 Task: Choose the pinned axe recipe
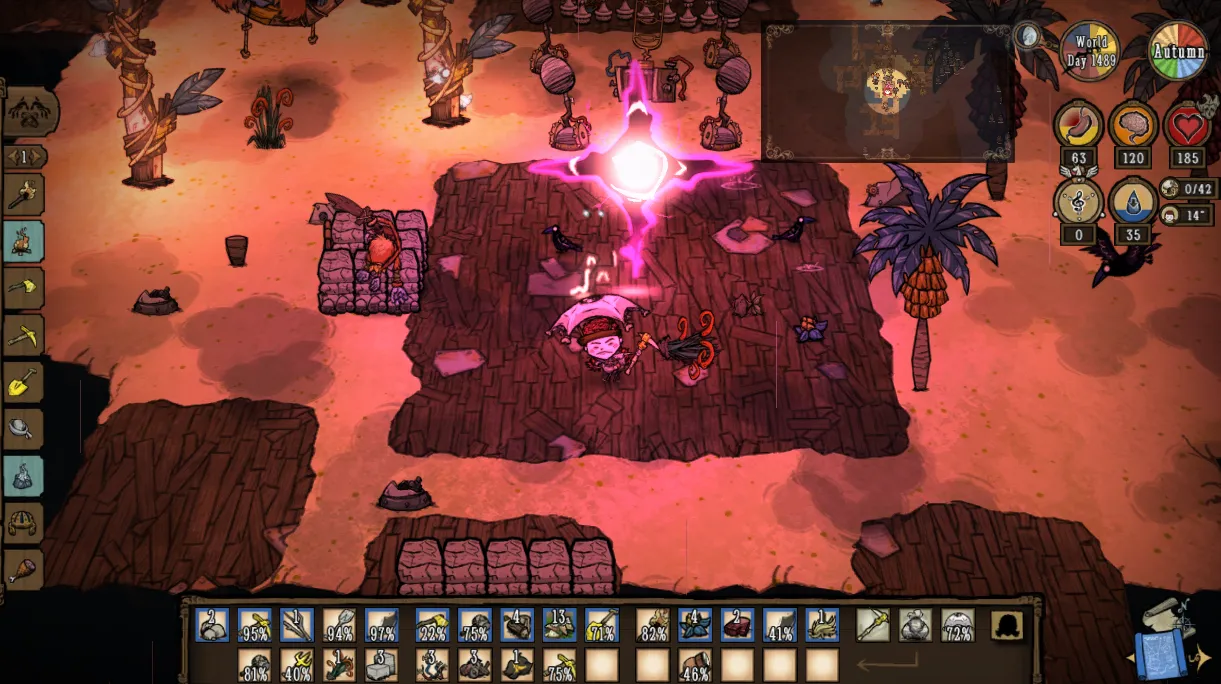(23, 288)
